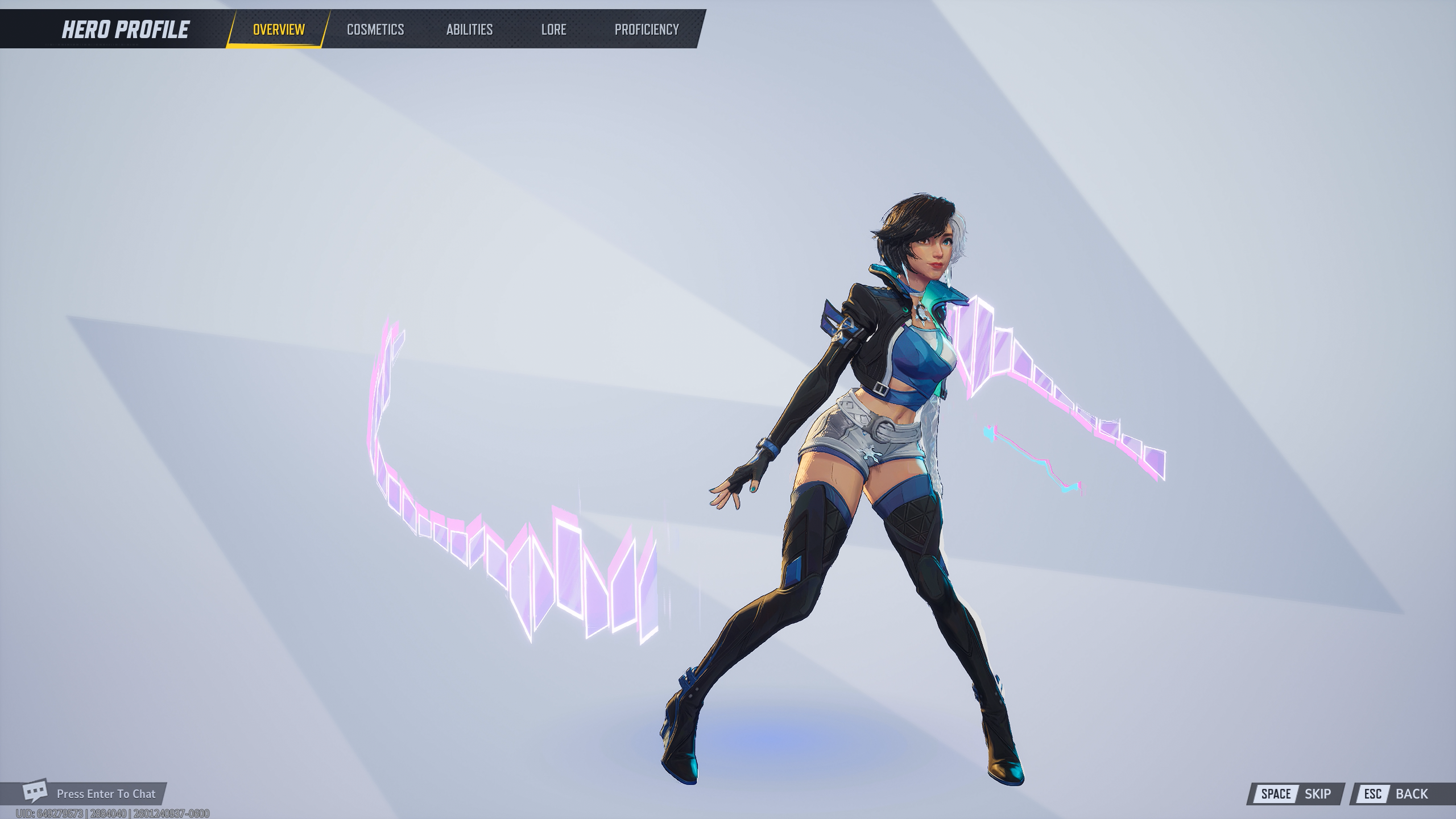Show the Abilities tab
This screenshot has width=1456, height=819.
(469, 30)
